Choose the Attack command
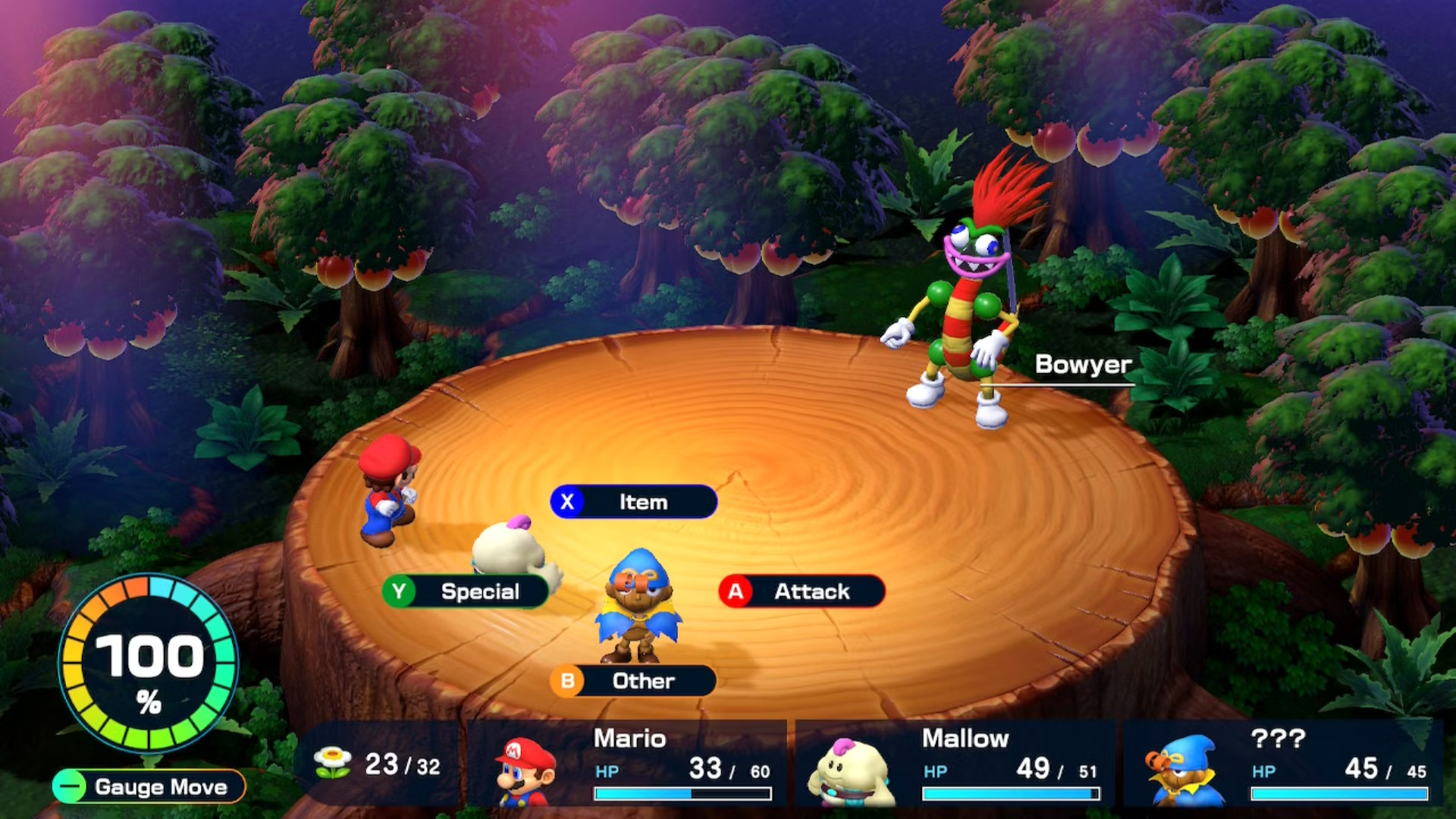Viewport: 1456px width, 819px height. (802, 591)
